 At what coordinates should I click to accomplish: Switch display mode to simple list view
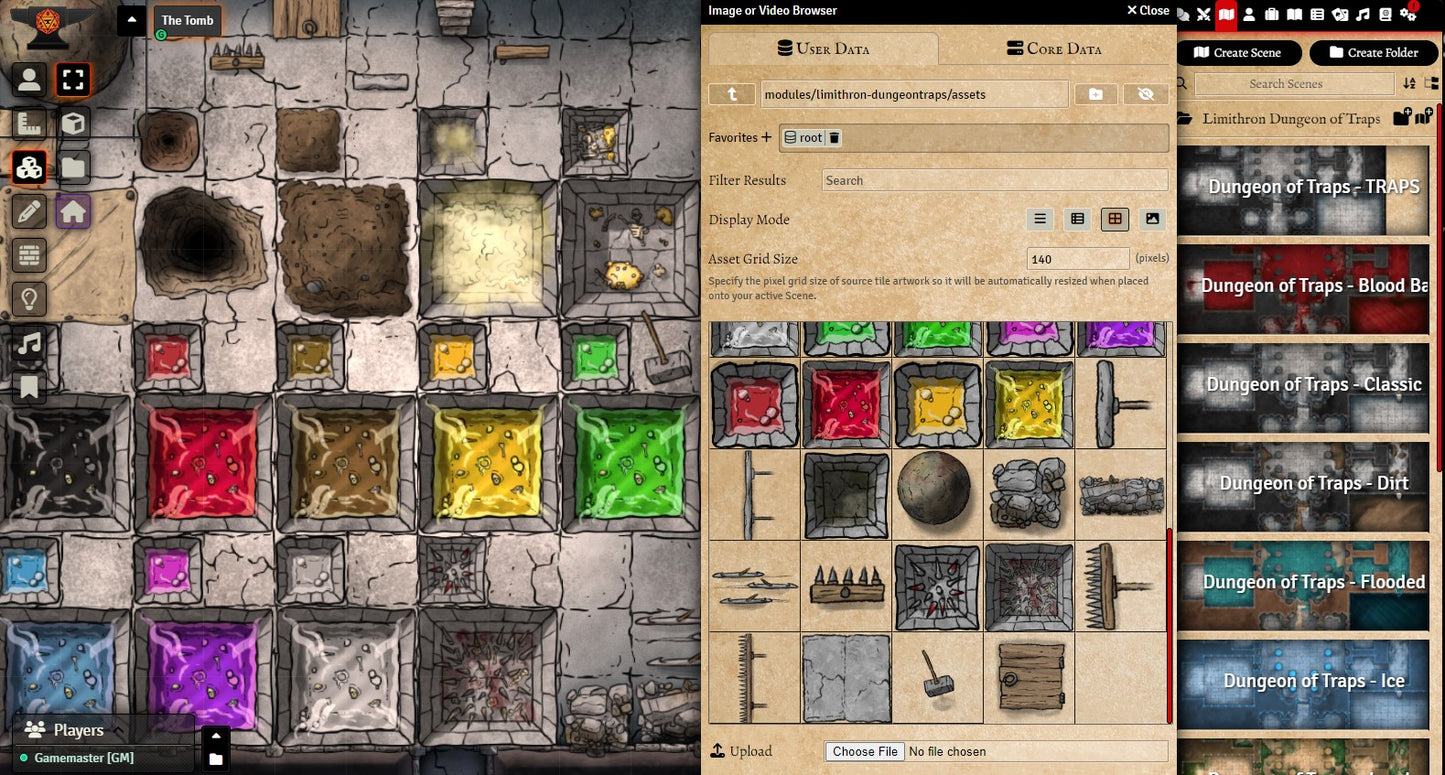1040,219
